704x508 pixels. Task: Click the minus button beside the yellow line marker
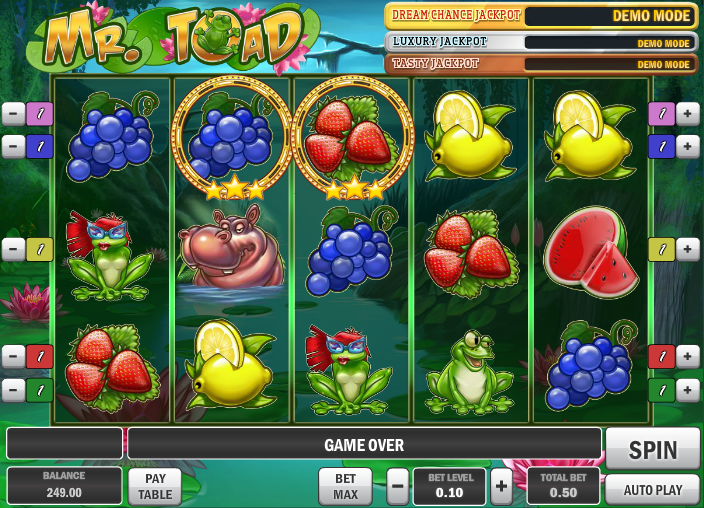pos(13,249)
